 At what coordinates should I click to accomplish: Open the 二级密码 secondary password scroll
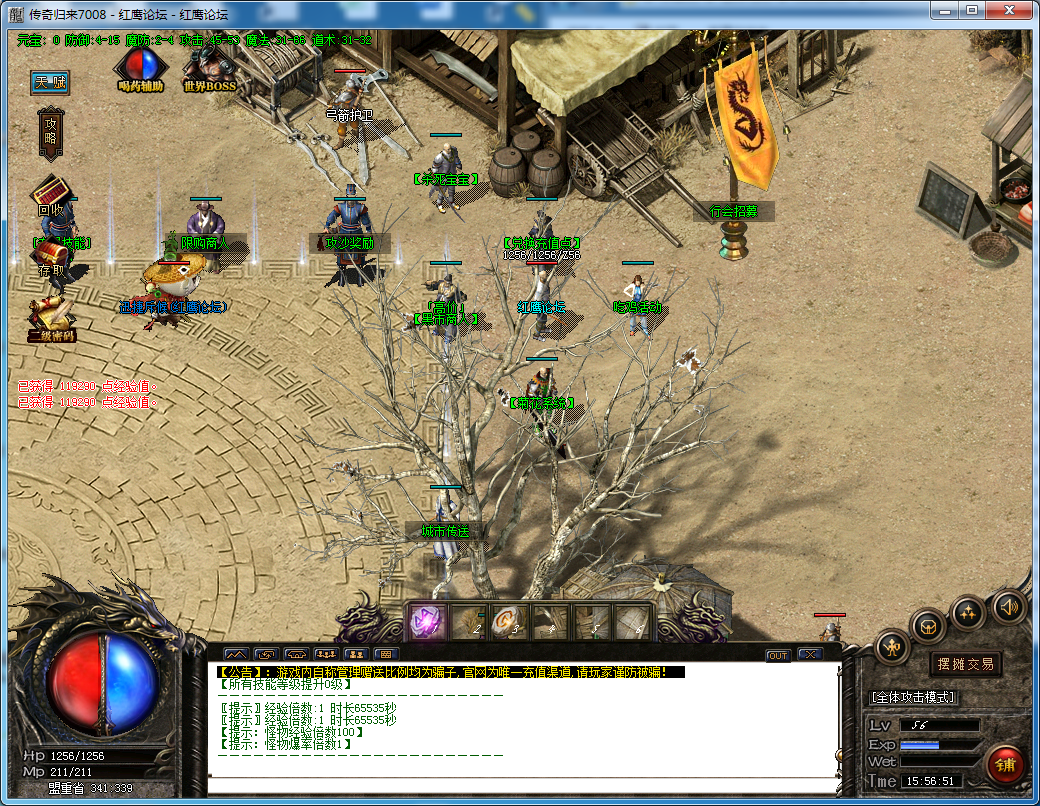coord(51,319)
